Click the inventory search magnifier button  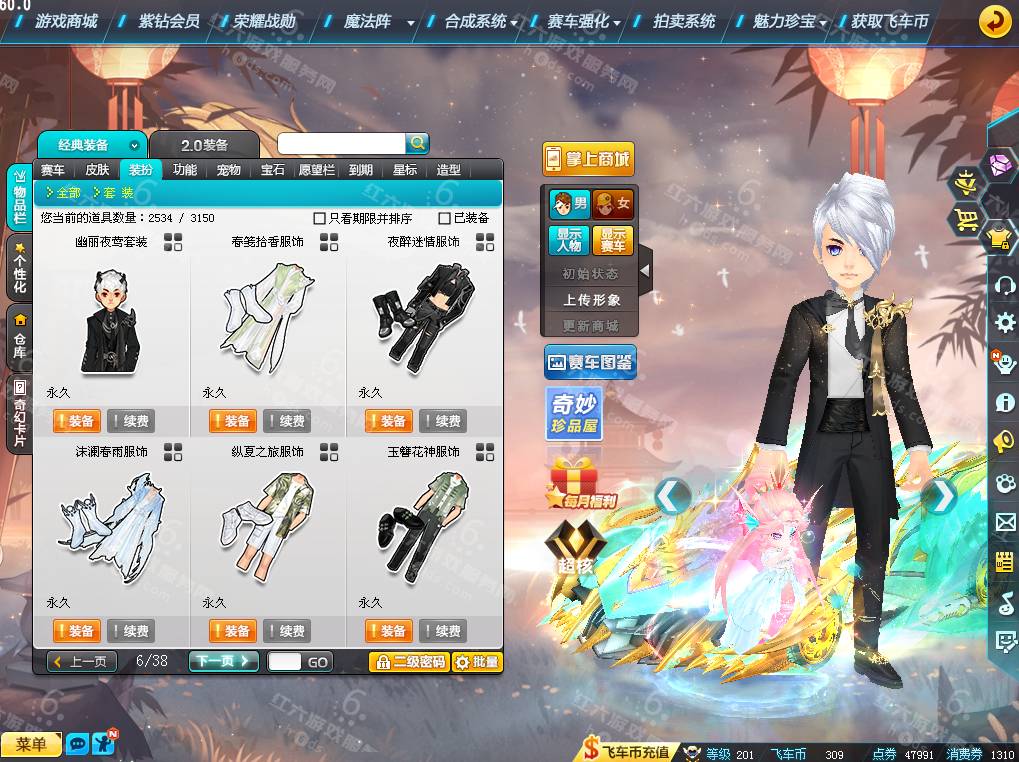418,144
